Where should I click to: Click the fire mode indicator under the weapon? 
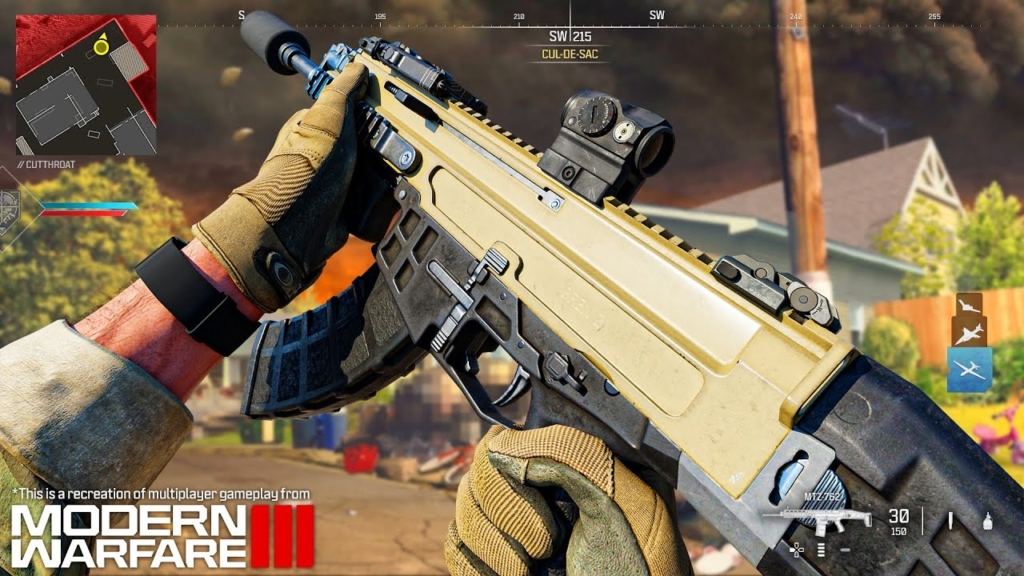point(821,549)
